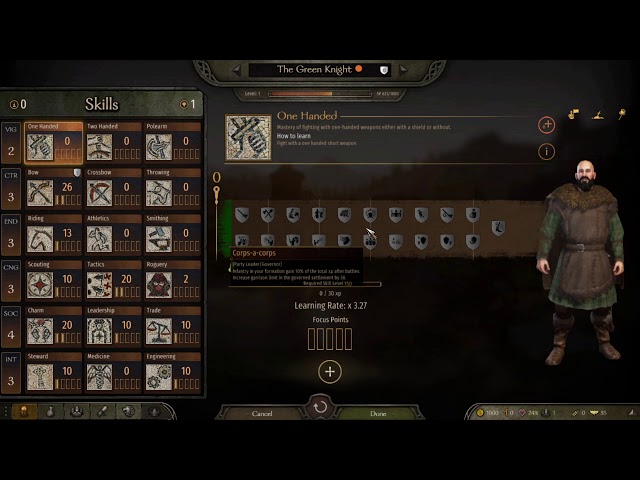The height and width of the screenshot is (480, 640).
Task: Add a focus point with the plus button
Action: click(x=330, y=372)
